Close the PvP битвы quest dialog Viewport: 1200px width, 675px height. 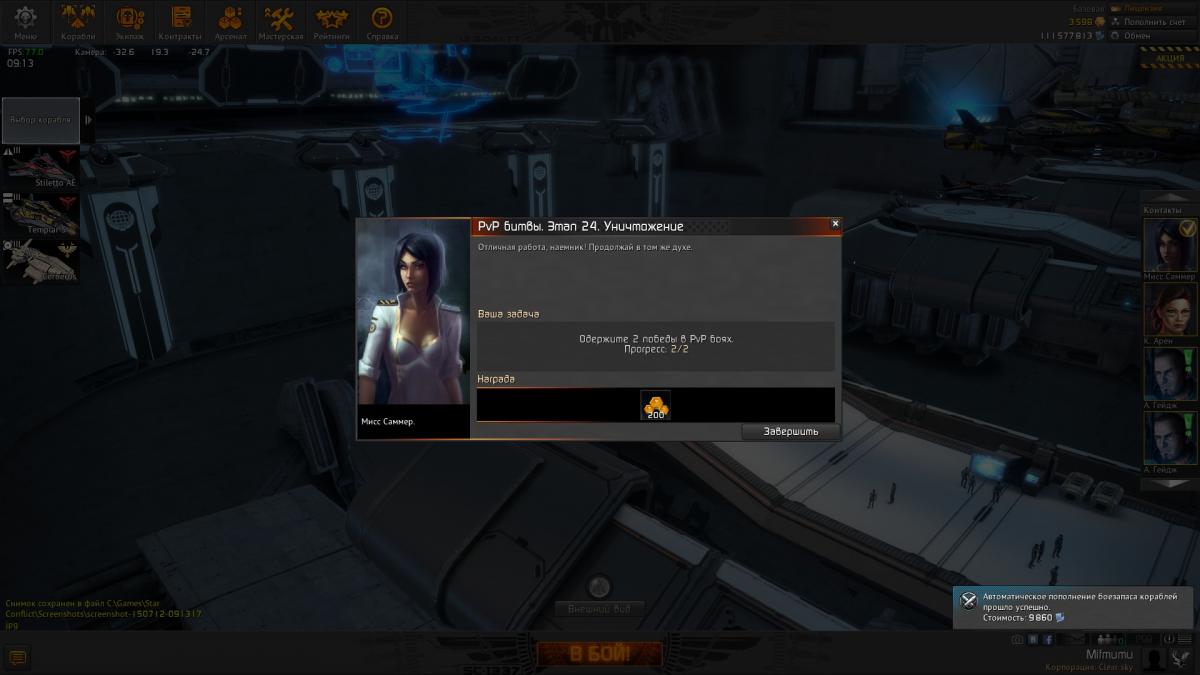[835, 224]
